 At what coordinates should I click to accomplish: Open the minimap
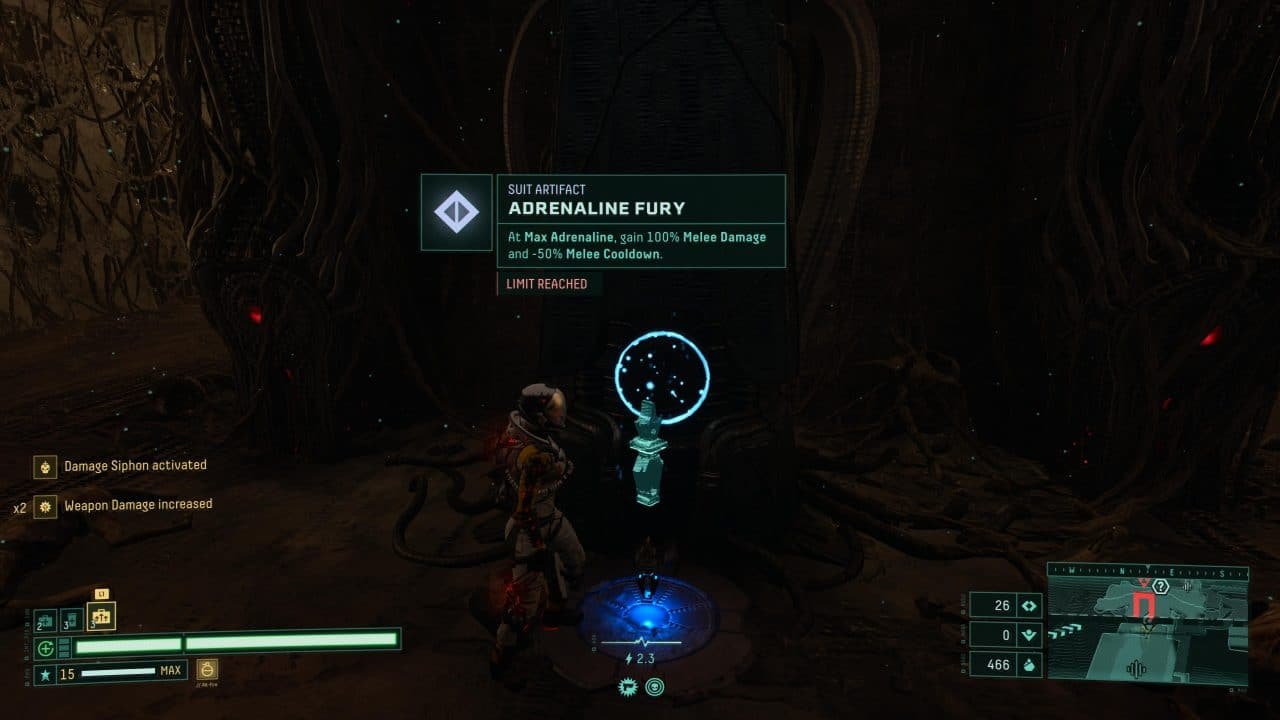tap(1147, 624)
